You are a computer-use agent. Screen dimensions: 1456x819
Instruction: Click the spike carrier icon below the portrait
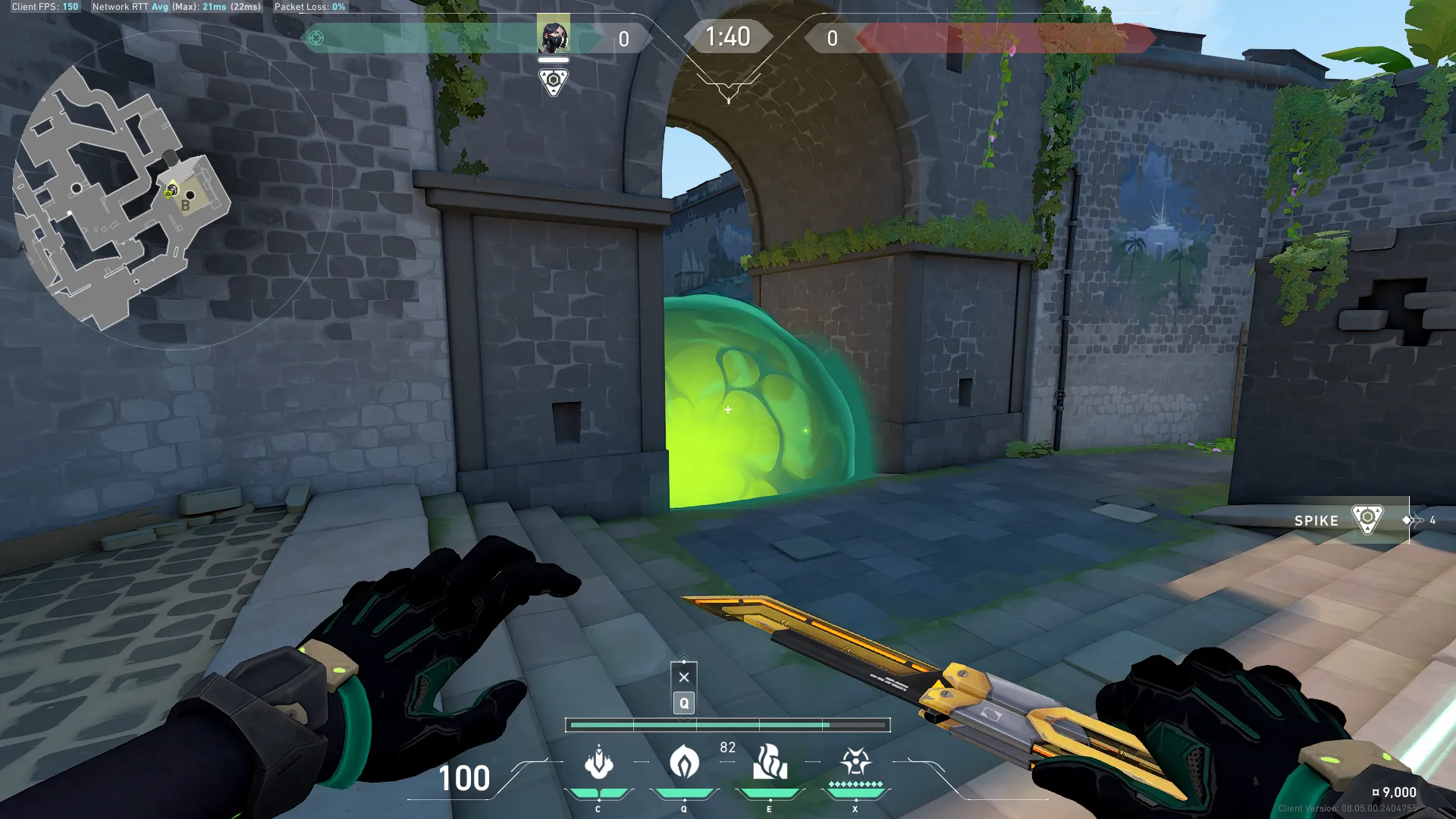tap(554, 81)
